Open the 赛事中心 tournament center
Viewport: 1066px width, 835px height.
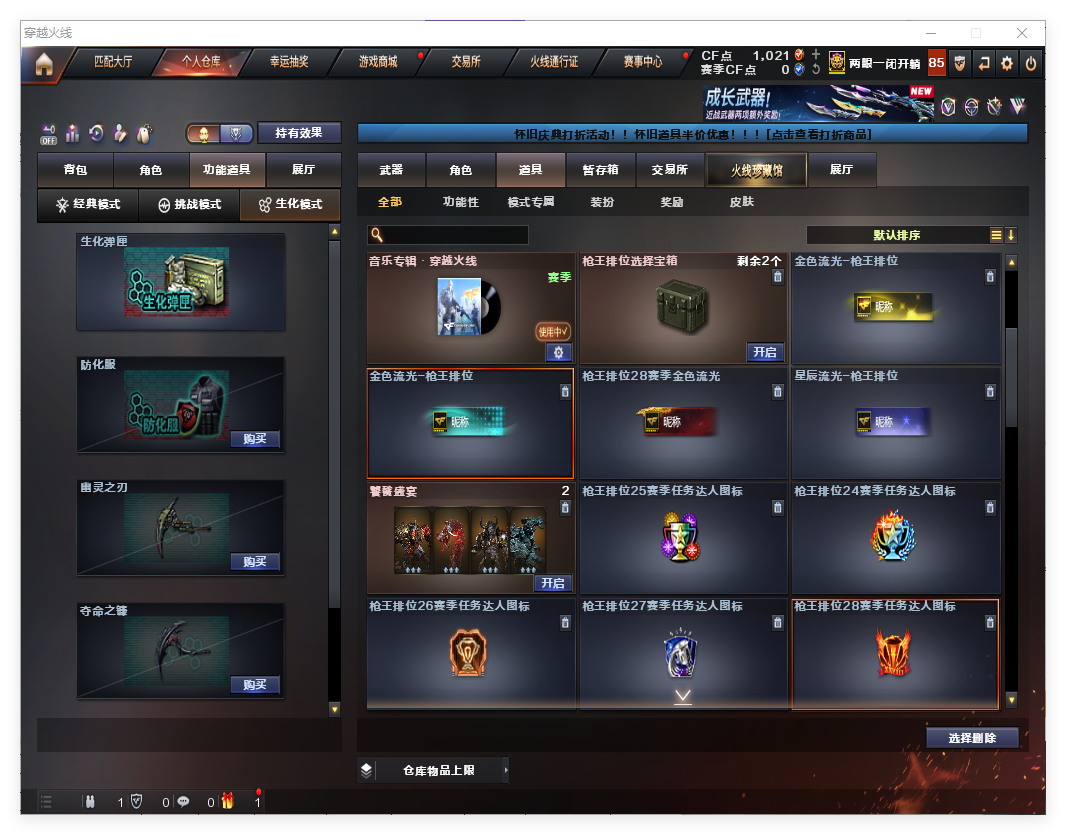click(642, 62)
